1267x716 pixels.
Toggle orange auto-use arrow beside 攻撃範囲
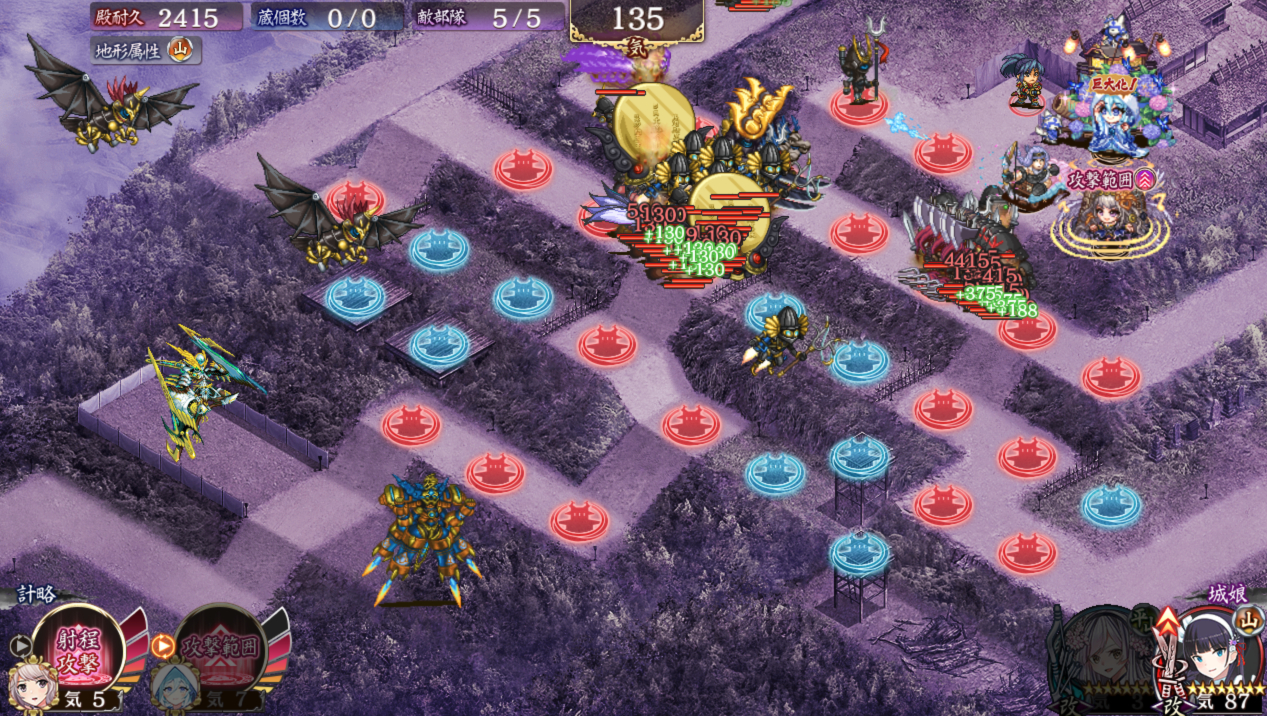[163, 645]
